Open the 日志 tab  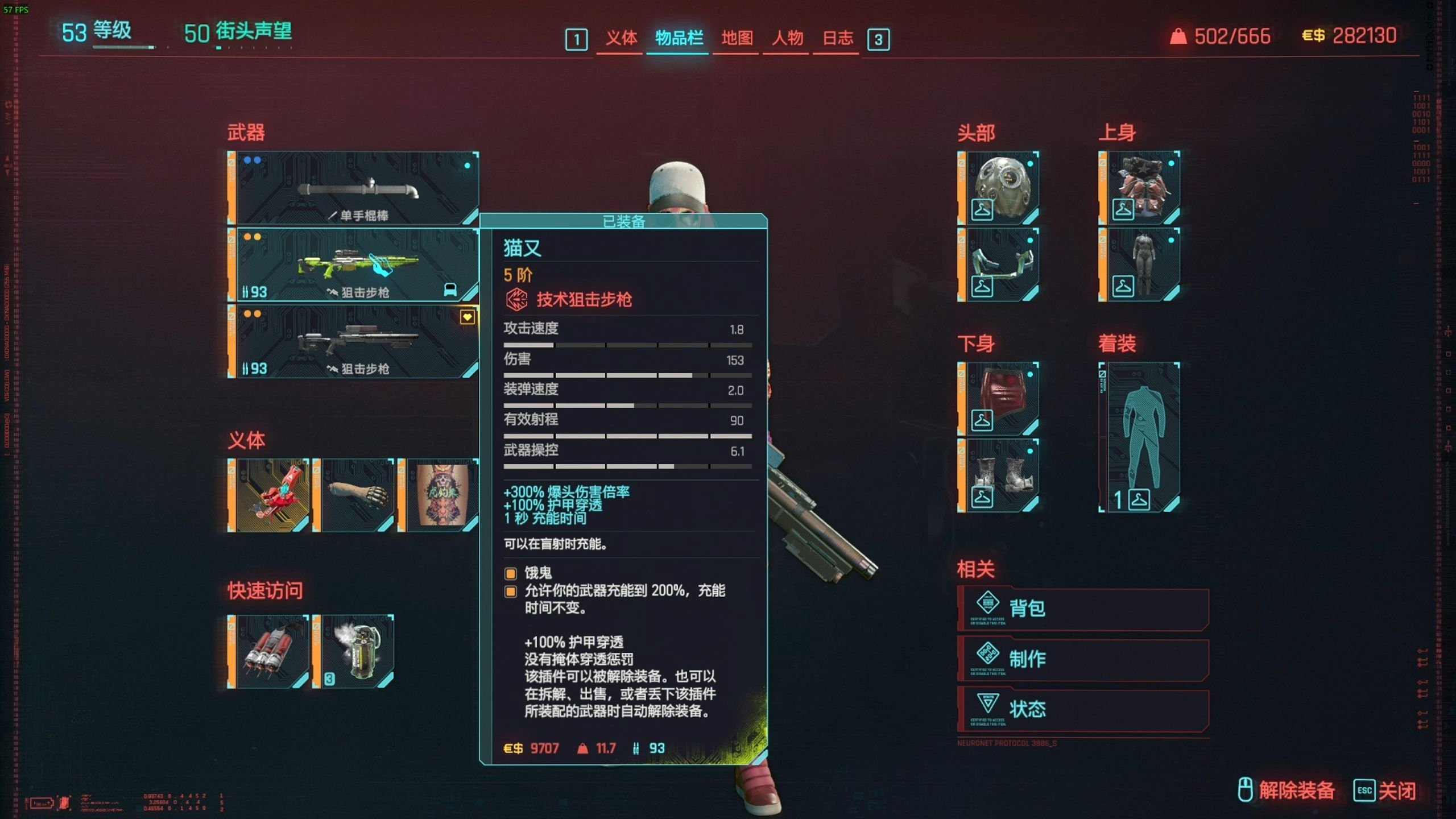coord(837,38)
